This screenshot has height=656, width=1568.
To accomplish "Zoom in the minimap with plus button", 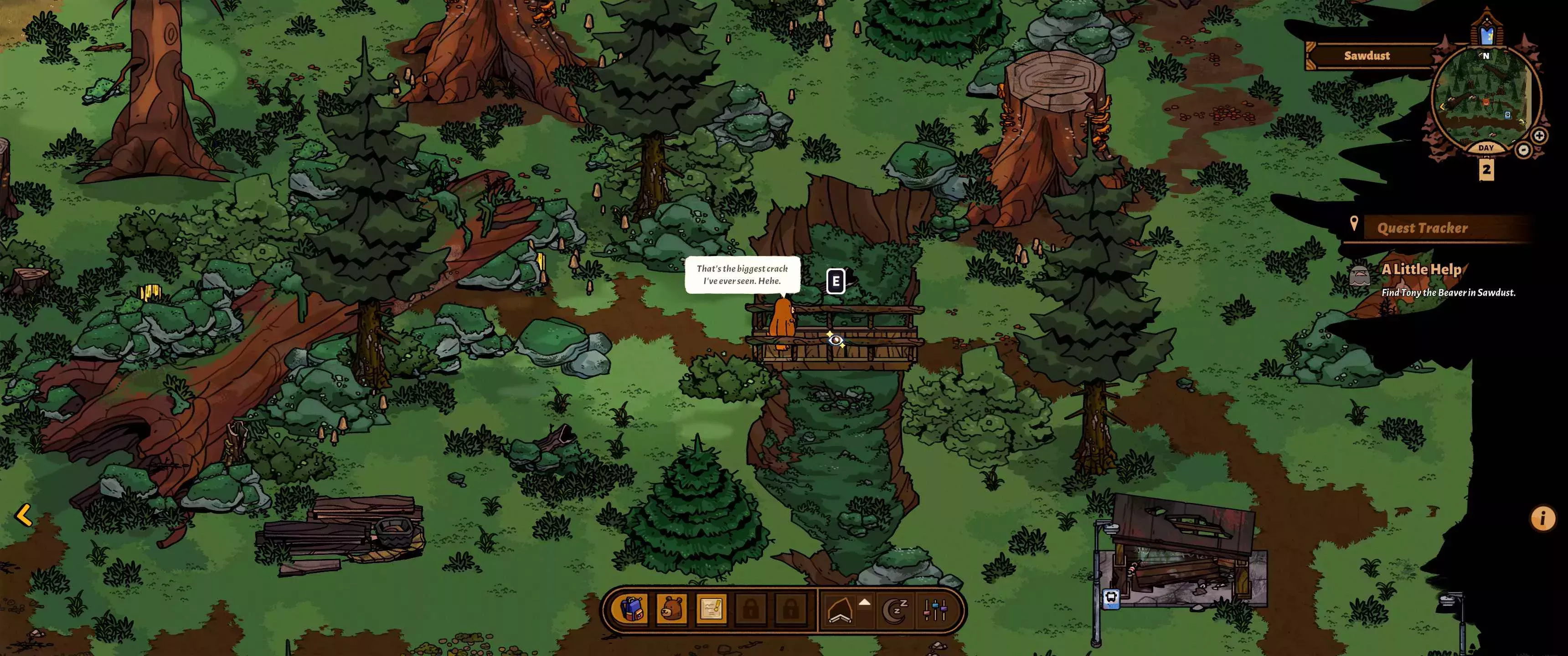I will click(1539, 136).
